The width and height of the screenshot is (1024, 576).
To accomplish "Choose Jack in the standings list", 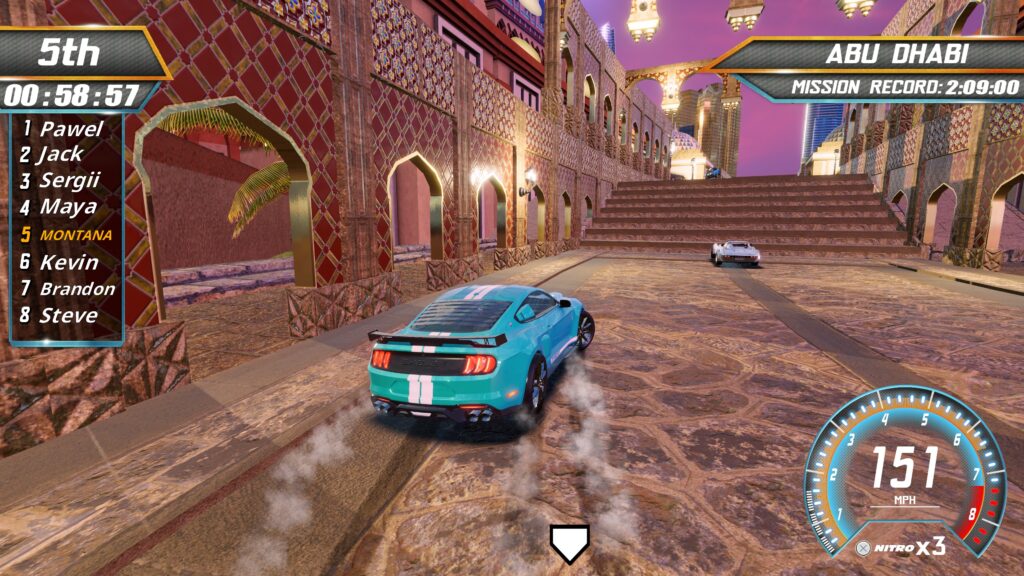I will tap(60, 155).
